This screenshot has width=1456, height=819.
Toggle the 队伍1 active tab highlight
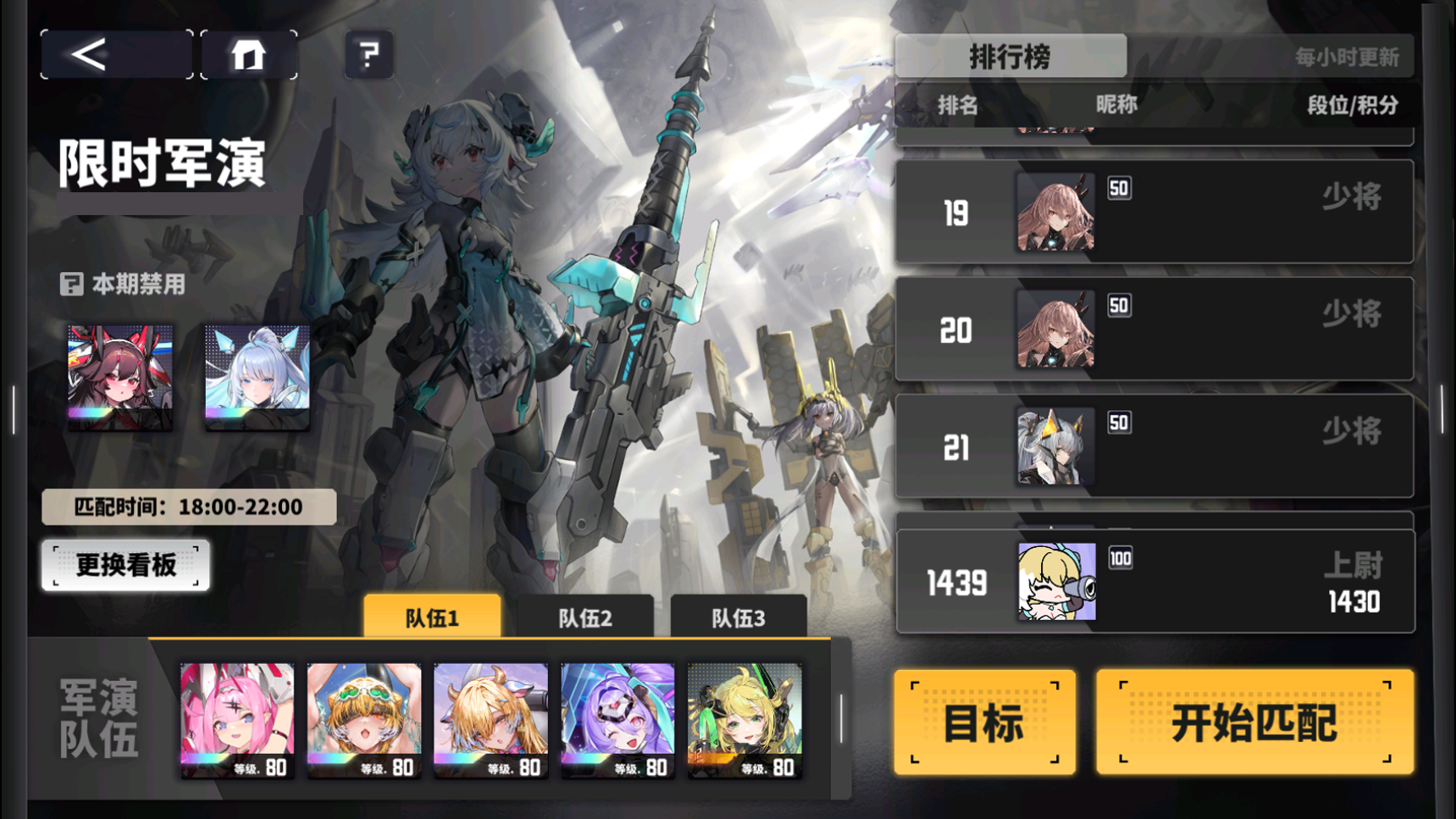tap(430, 617)
